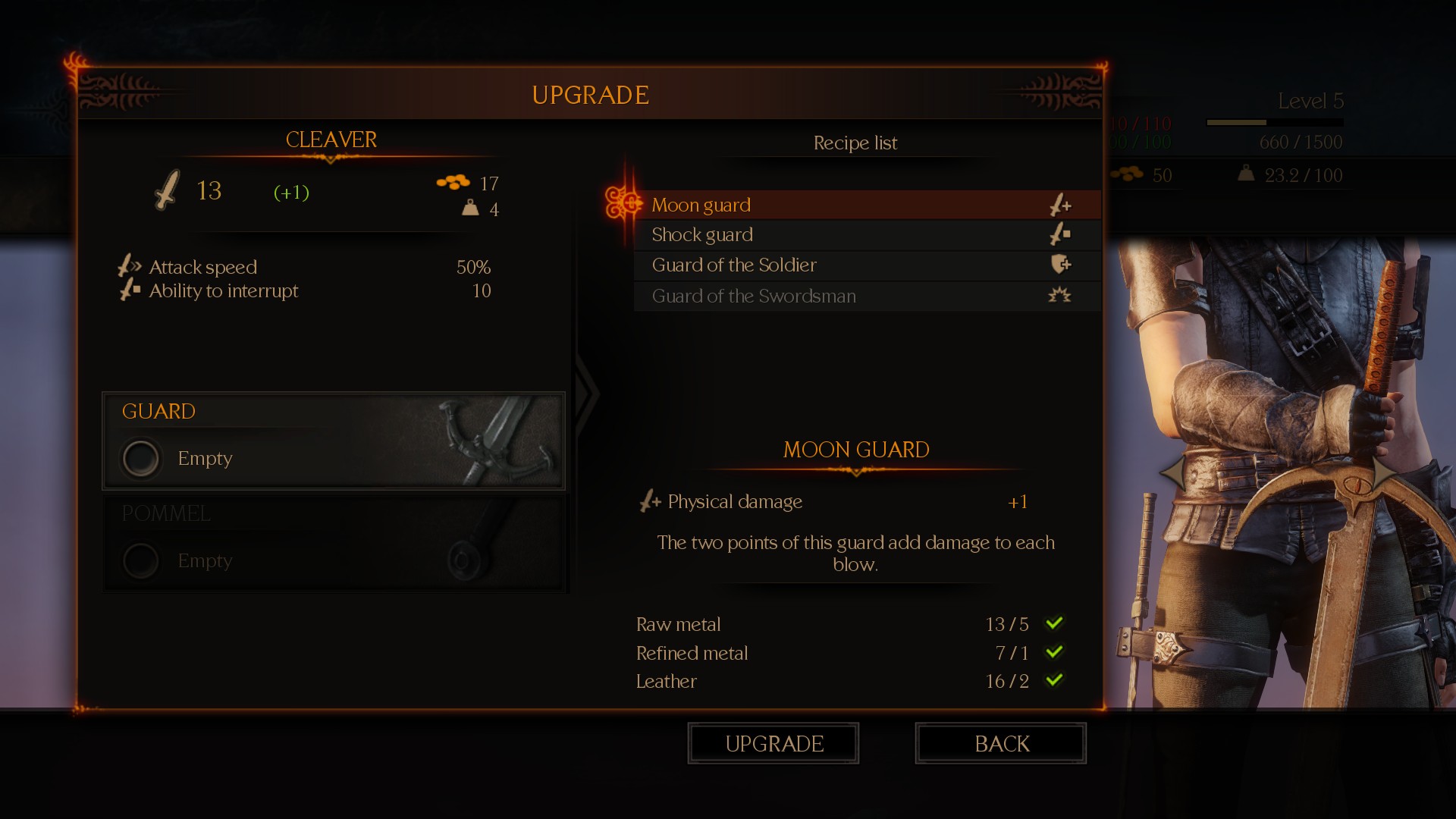Select the Pommel upgrade slot
The height and width of the screenshot is (819, 1456).
[334, 543]
